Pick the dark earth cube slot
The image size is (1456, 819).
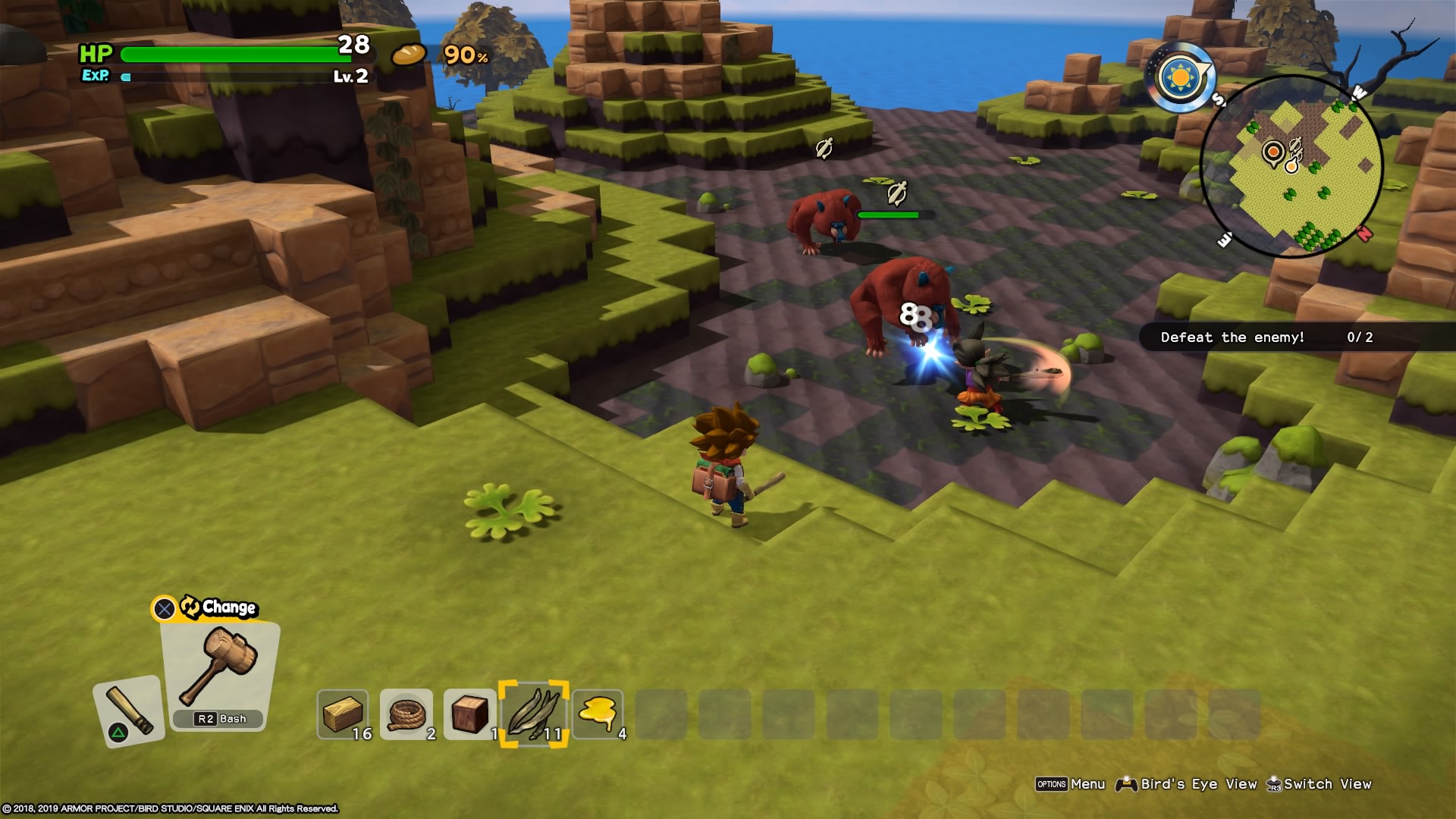pos(470,714)
